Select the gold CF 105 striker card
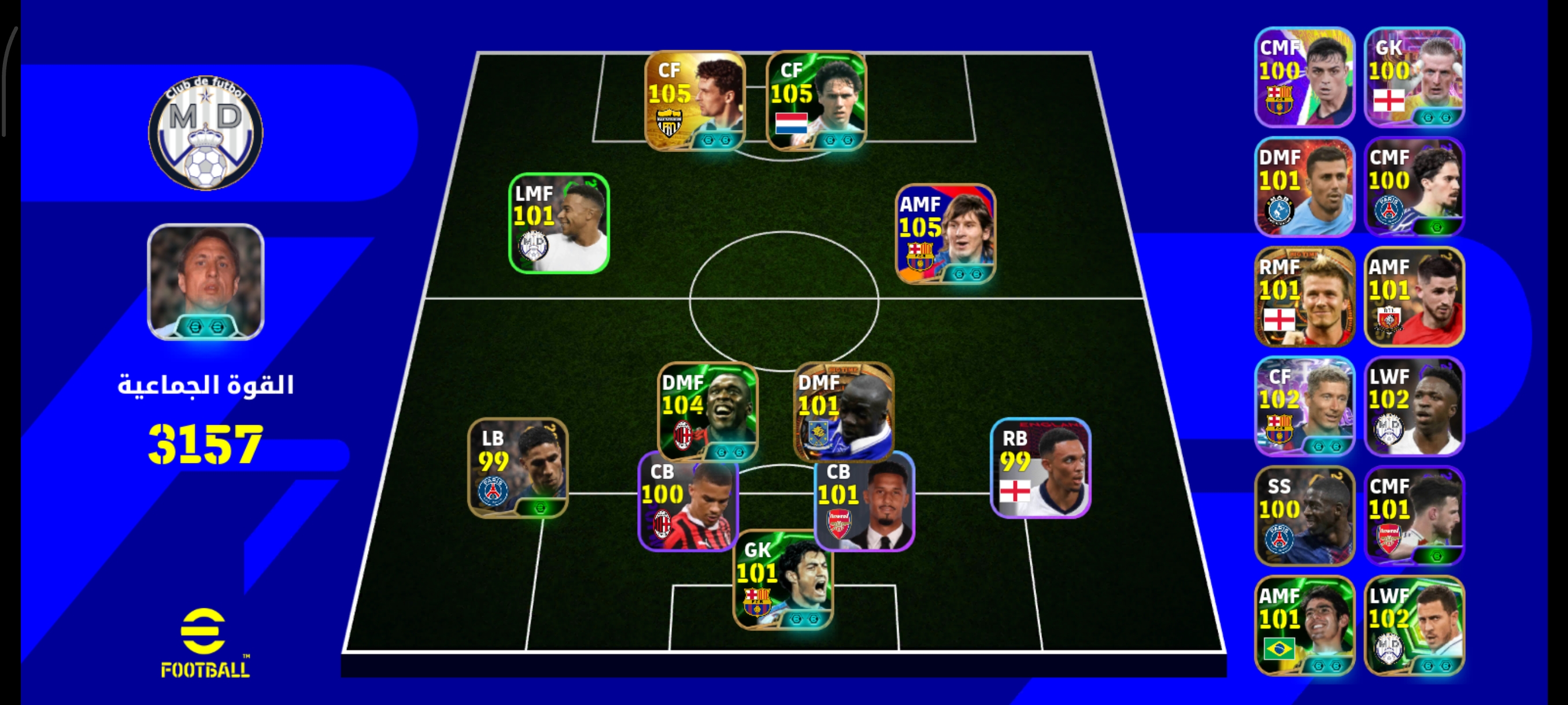The width and height of the screenshot is (1568, 705). pyautogui.click(x=694, y=101)
